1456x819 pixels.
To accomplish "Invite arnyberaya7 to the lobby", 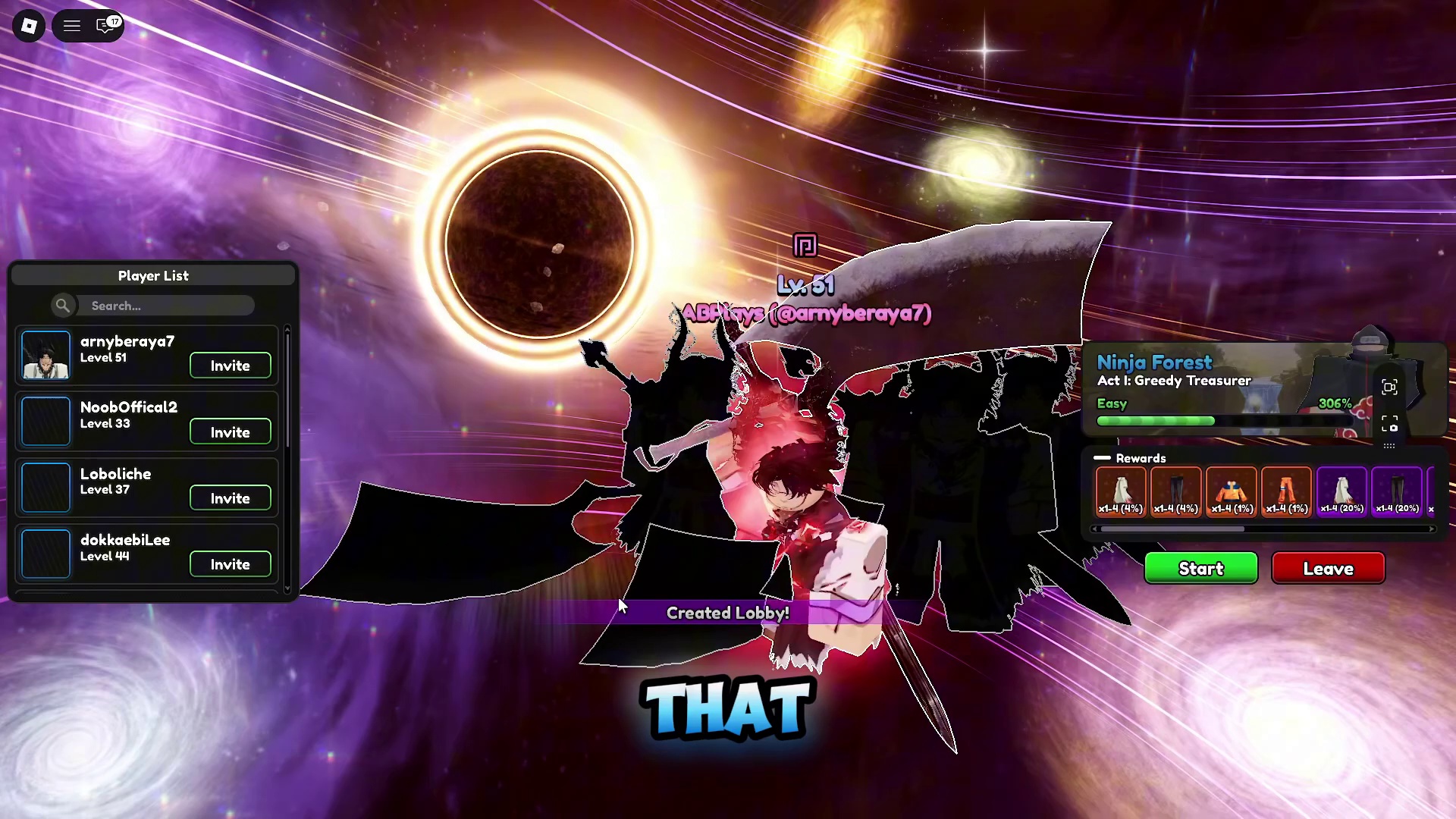I will pos(230,366).
